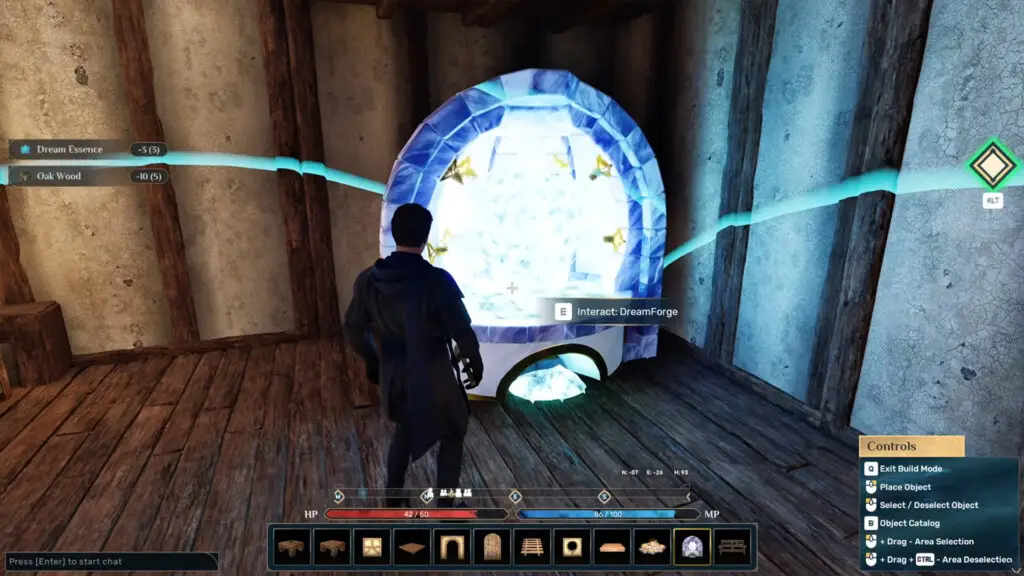This screenshot has width=1024, height=576.
Task: Pick the arched wooden door slot
Action: pos(492,547)
